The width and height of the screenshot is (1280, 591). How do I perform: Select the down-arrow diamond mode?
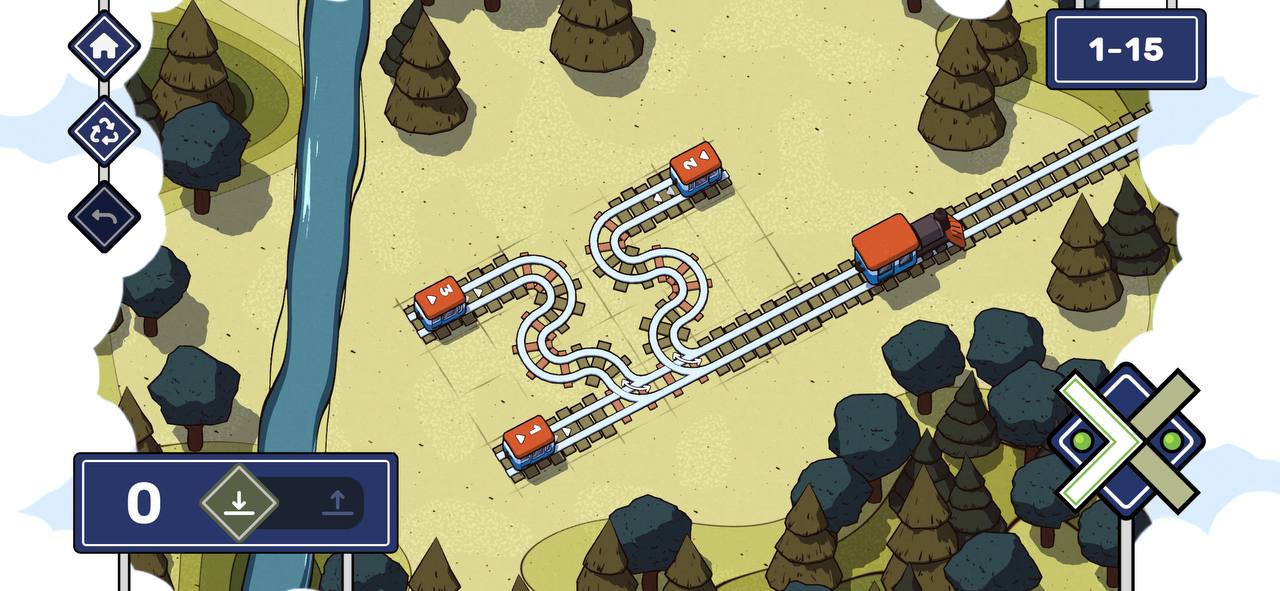pyautogui.click(x=238, y=502)
